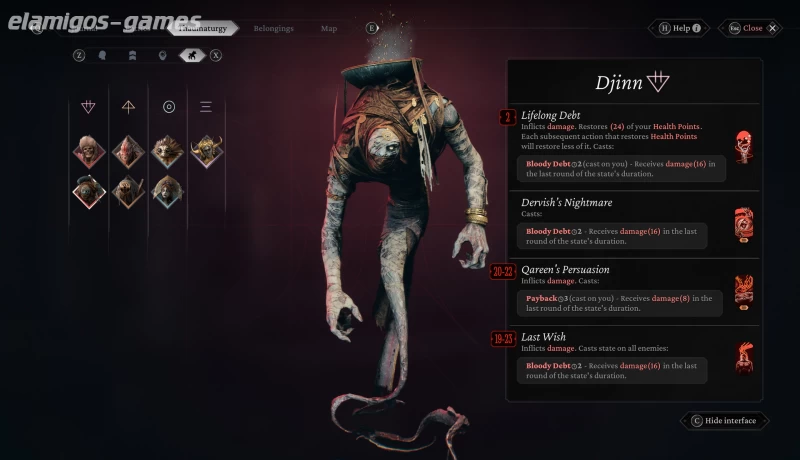Image resolution: width=800 pixels, height=460 pixels.
Task: Choose the red-skinned salutor portrait
Action: (128, 151)
